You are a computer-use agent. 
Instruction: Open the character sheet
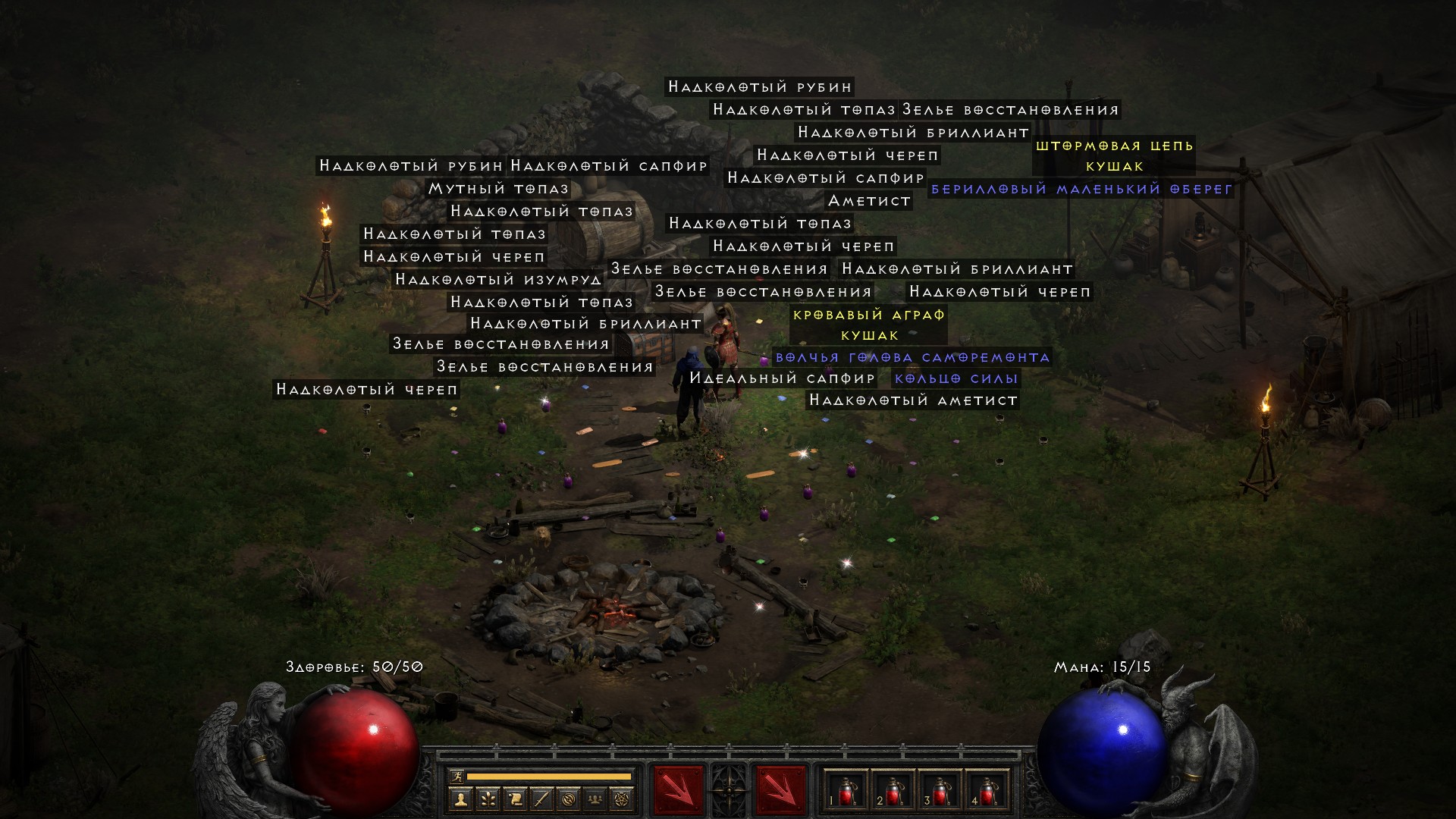coord(460,799)
